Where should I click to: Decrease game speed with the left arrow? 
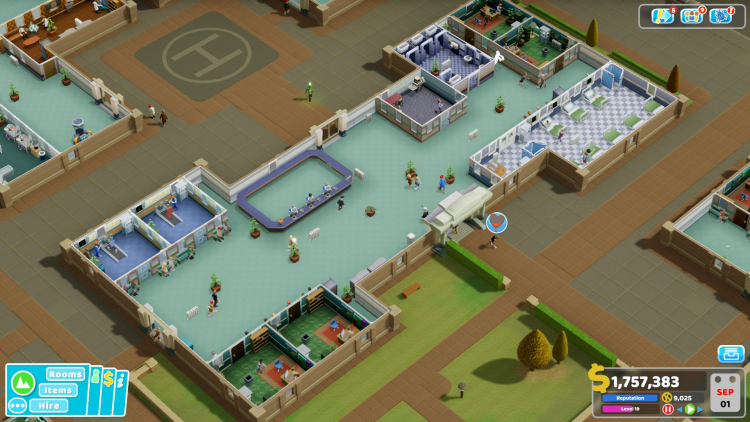pyautogui.click(x=679, y=409)
